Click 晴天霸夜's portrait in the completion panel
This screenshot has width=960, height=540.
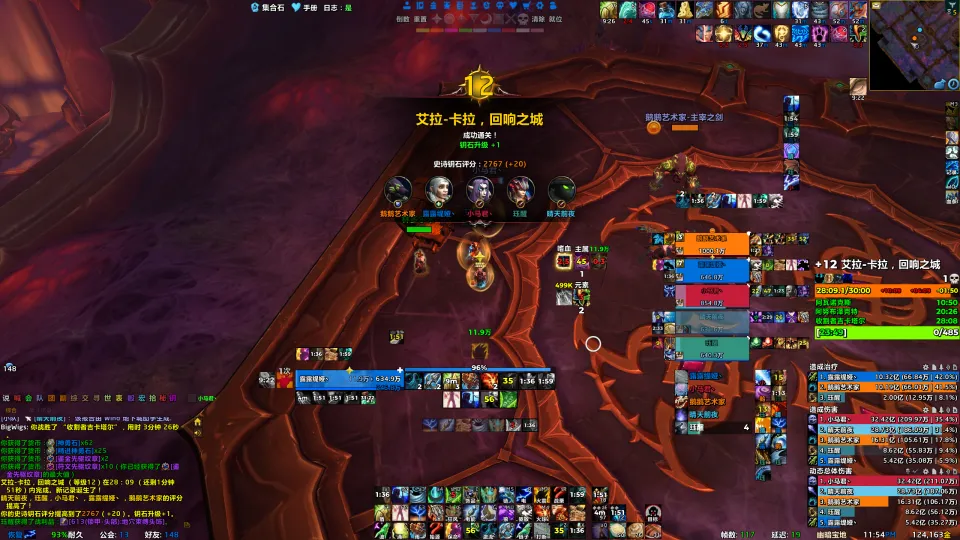561,190
